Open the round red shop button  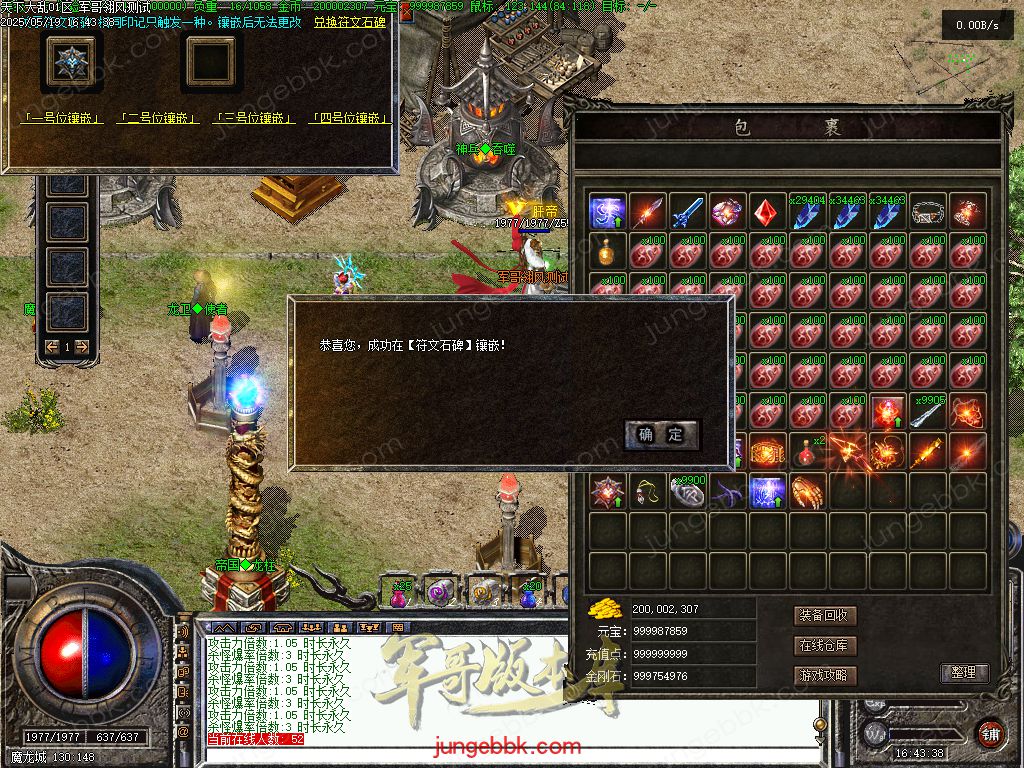tap(990, 733)
